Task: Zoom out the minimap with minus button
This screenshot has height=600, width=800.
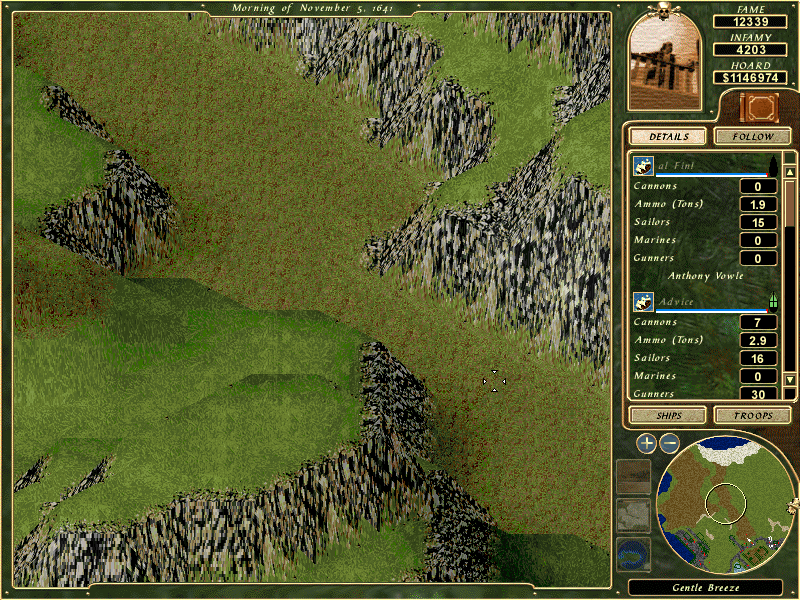Action: 670,442
